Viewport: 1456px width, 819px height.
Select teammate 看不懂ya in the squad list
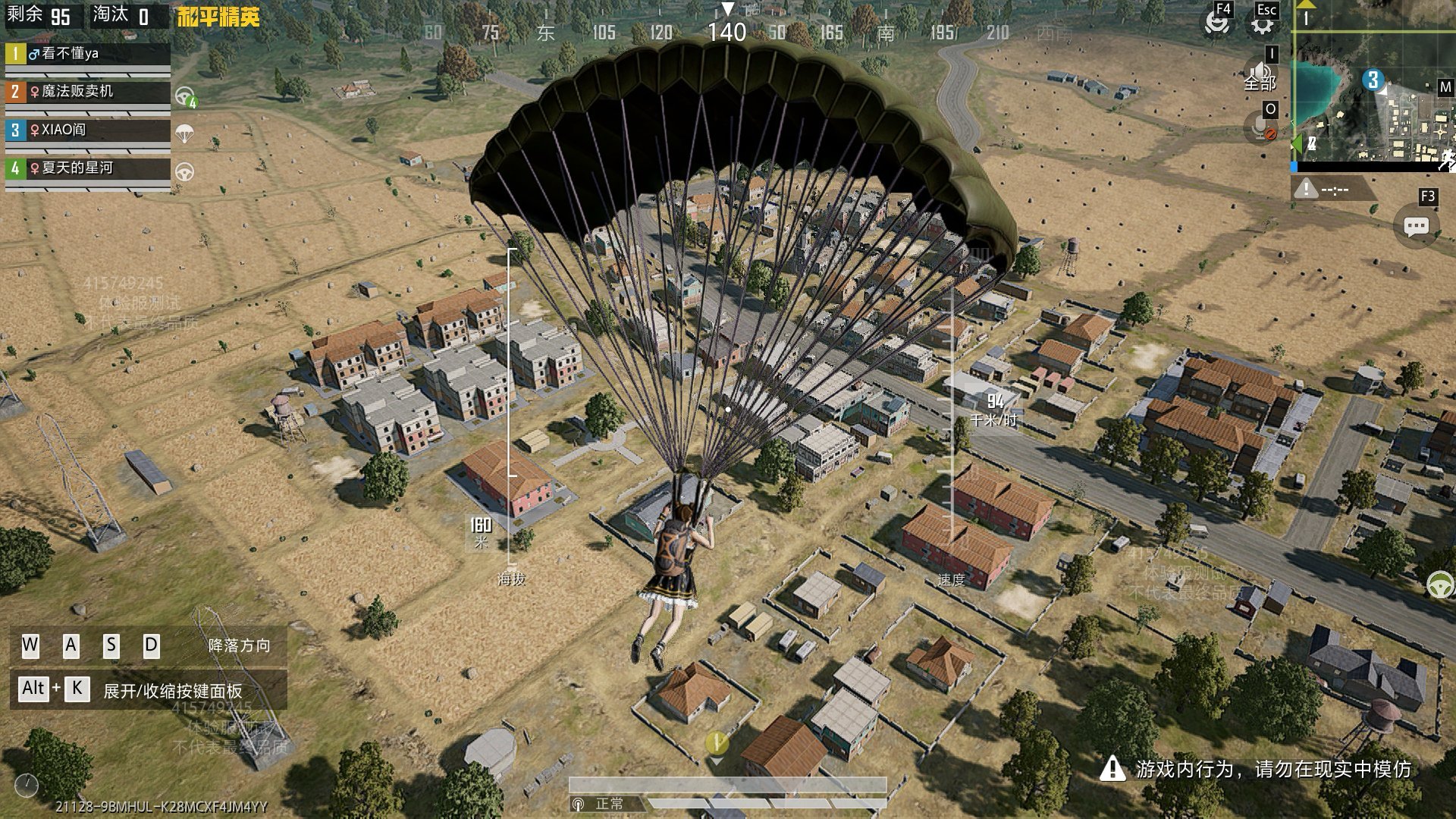87,54
